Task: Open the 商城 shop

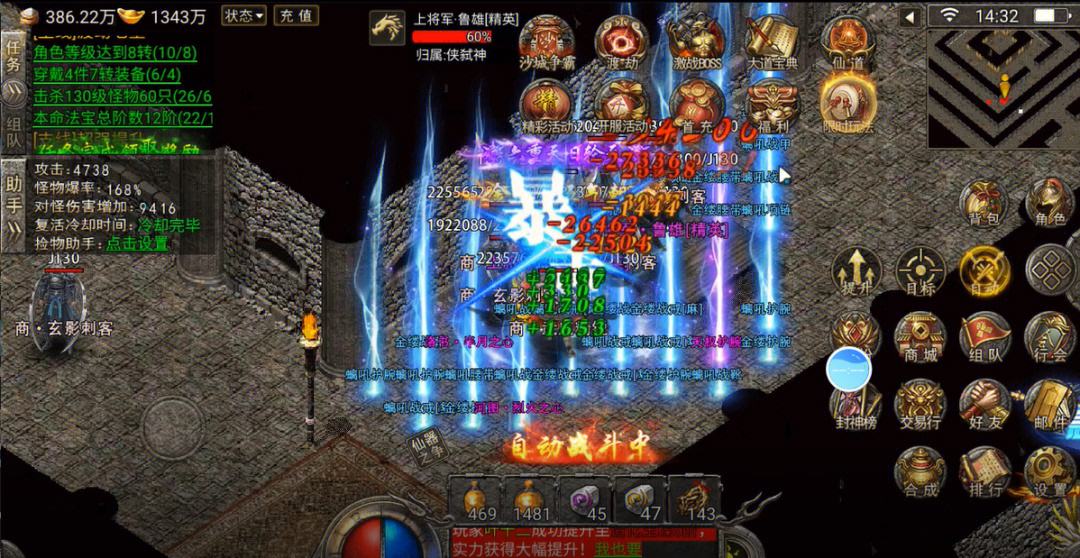Action: click(920, 338)
